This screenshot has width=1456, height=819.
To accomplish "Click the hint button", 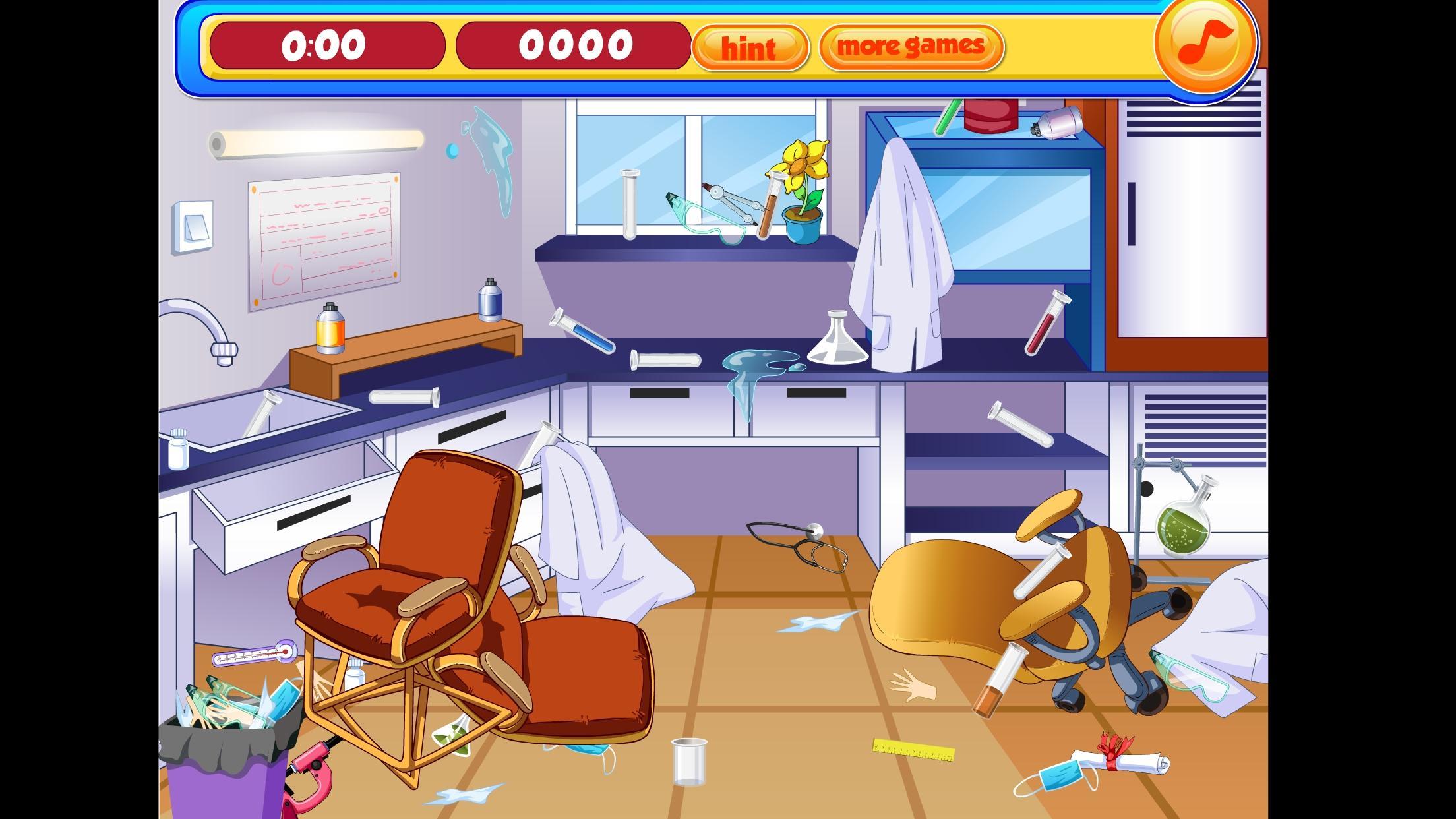I will [749, 47].
